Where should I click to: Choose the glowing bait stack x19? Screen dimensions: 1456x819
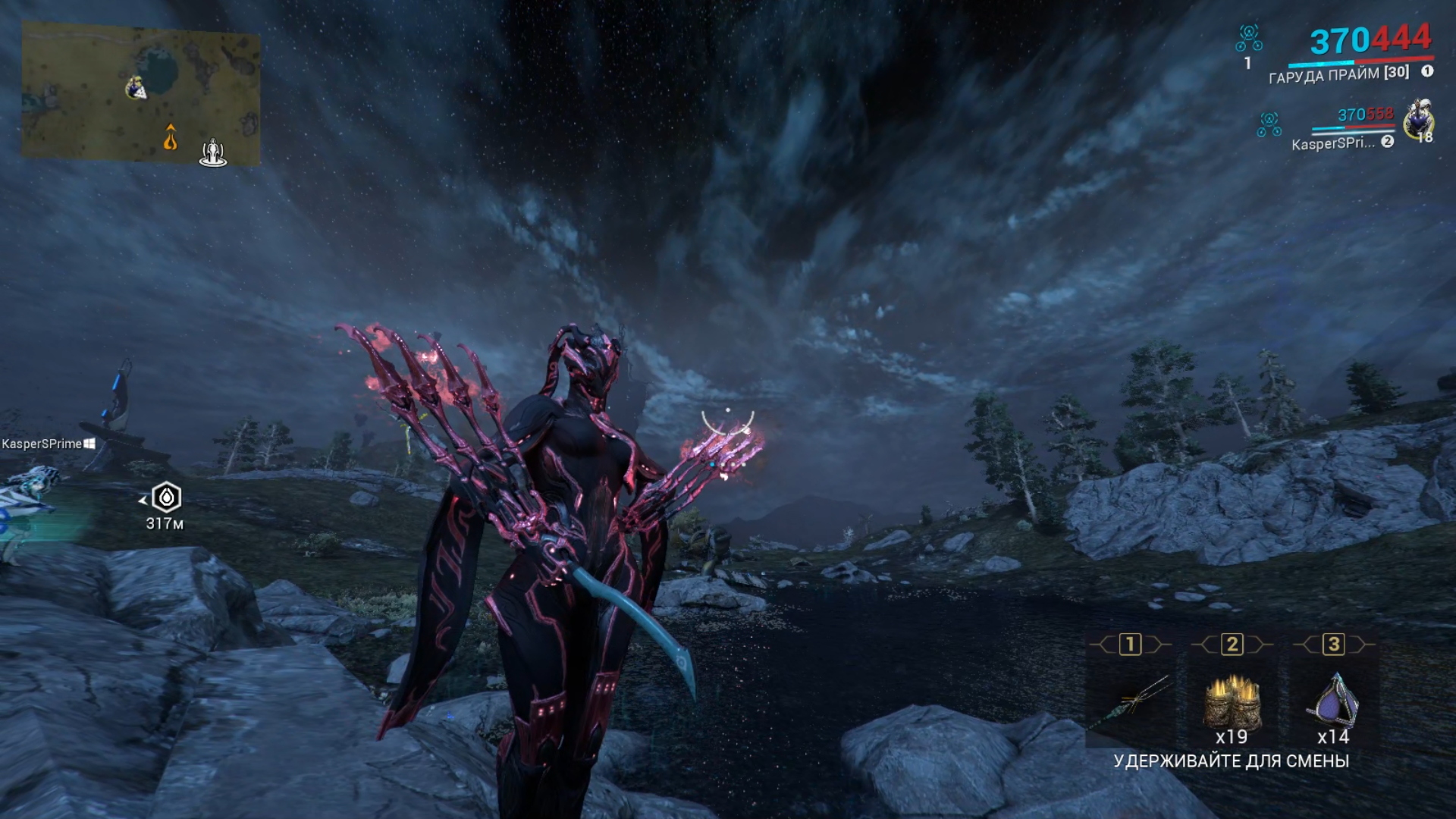[x=1232, y=703]
